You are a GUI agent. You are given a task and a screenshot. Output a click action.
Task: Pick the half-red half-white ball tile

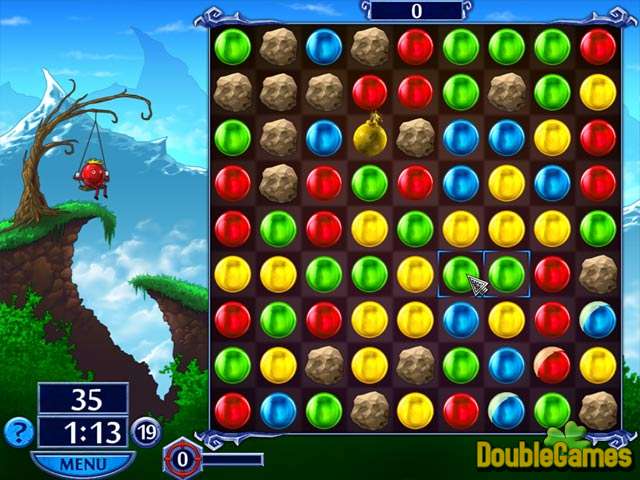552,365
